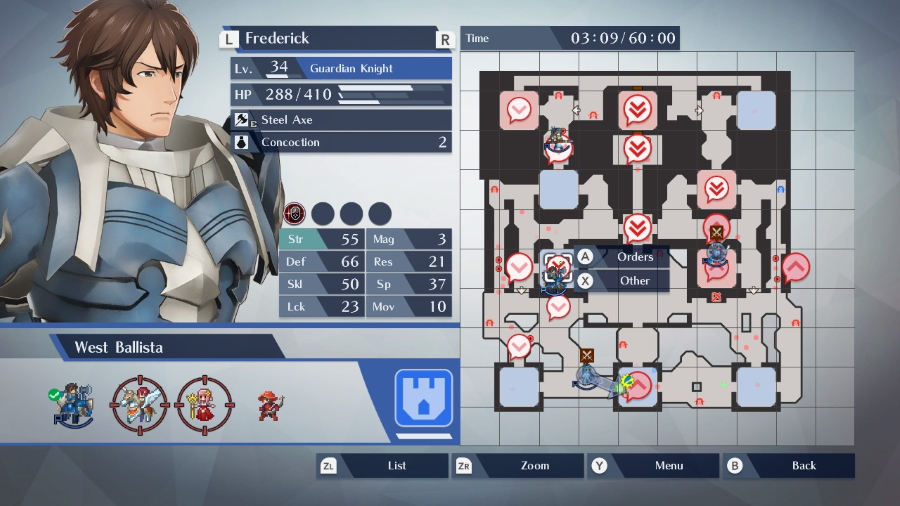Select the Concoction item row

click(340, 143)
